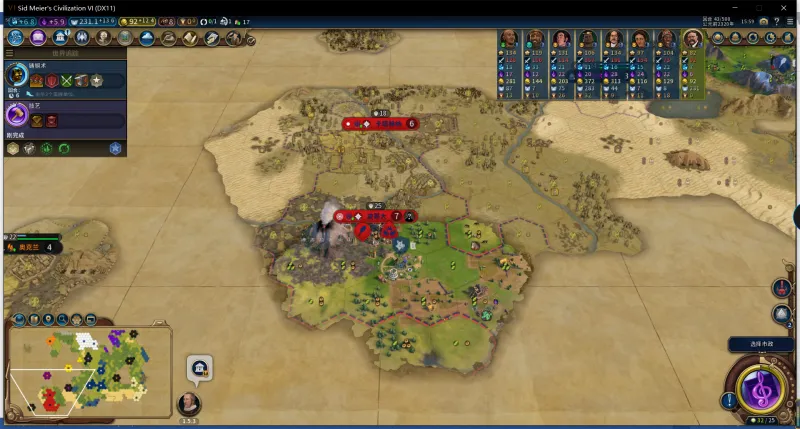Screen dimensions: 800x429
Task: Open the civics tree button
Action: pos(38,37)
